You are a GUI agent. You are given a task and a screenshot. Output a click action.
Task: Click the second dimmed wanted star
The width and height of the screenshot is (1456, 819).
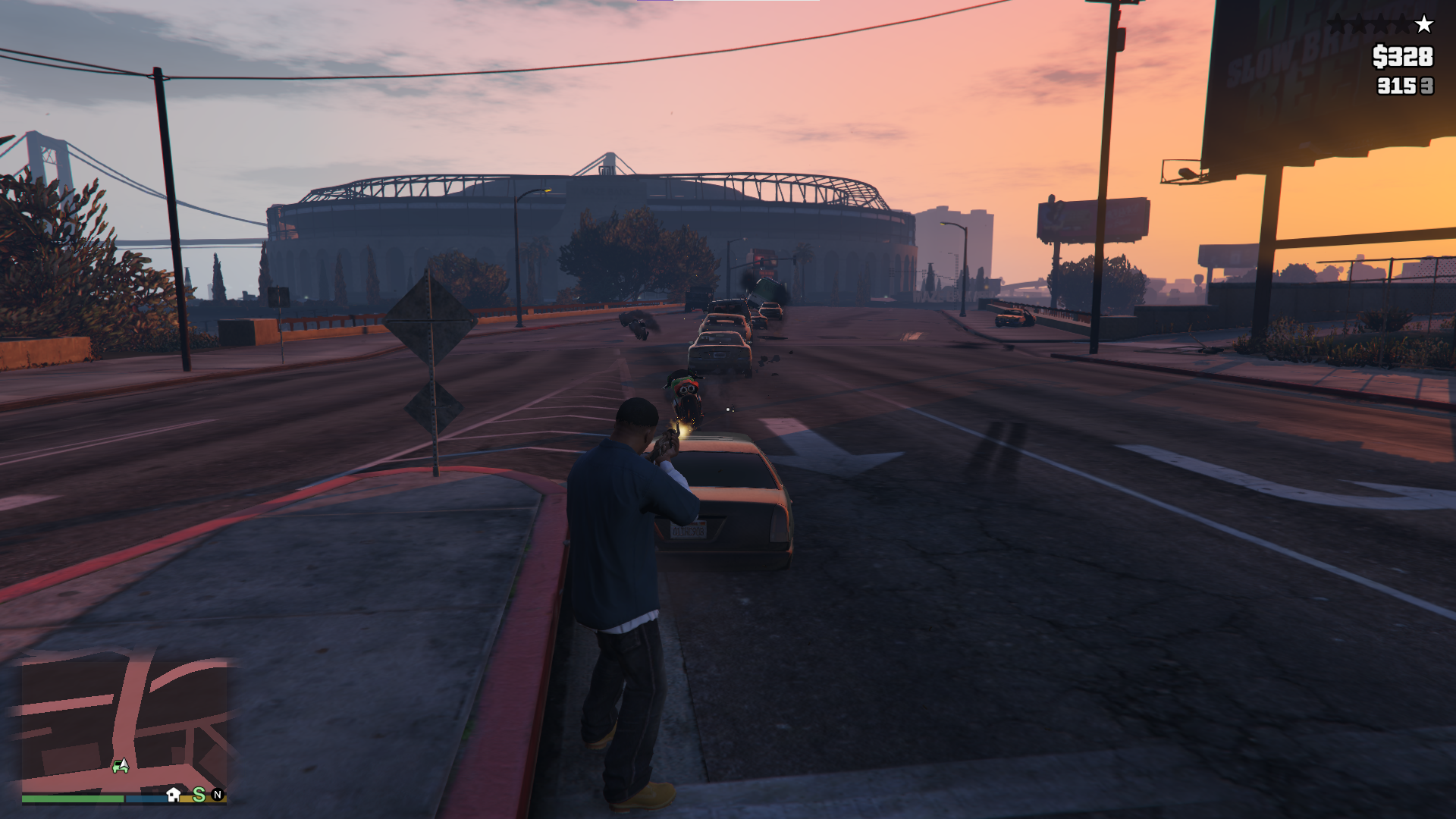pos(1359,24)
